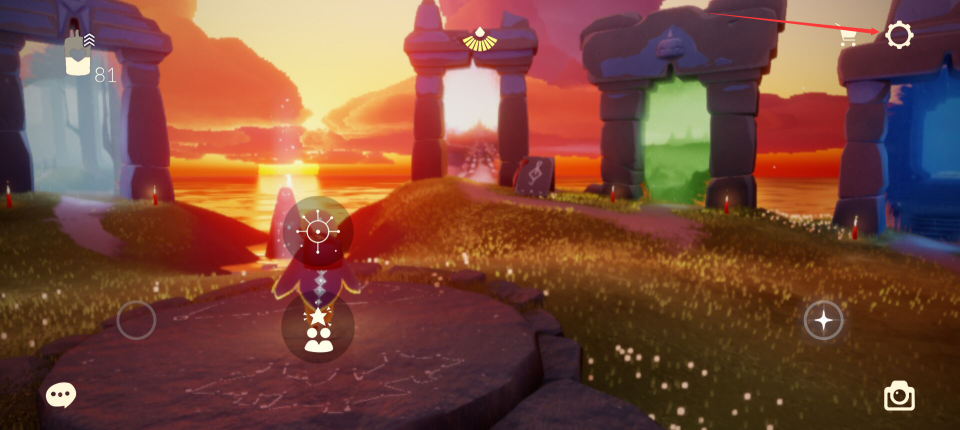This screenshot has width=960, height=430.
Task: Open the chat speech bubble
Action: point(60,395)
